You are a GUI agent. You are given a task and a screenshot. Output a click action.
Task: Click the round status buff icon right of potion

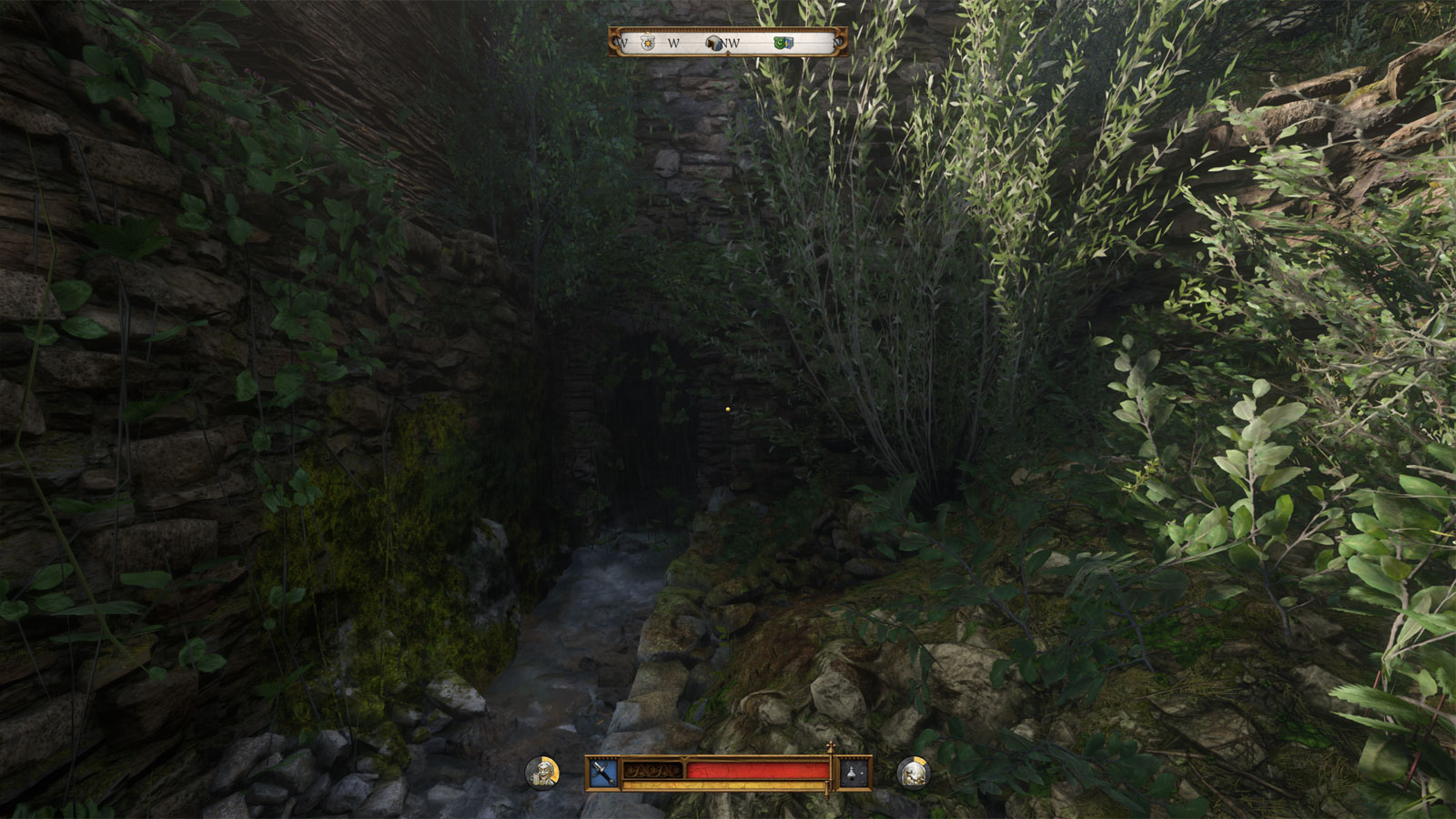click(913, 773)
